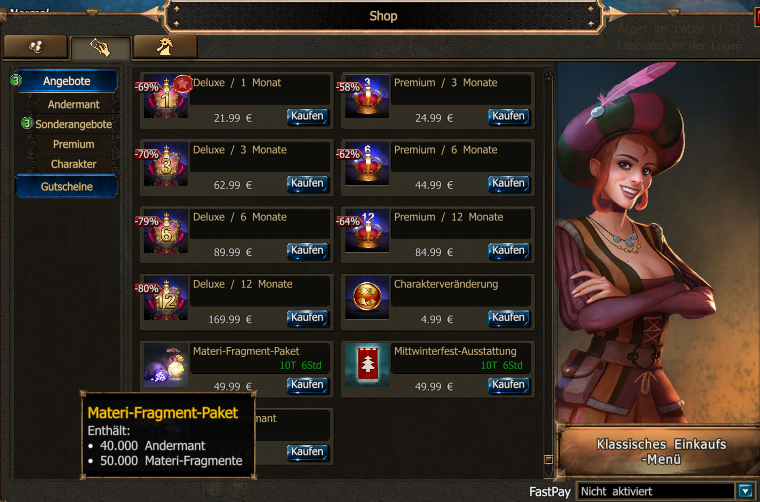
Task: Click Kaufen for Deluxe 3 Monate
Action: click(x=307, y=184)
